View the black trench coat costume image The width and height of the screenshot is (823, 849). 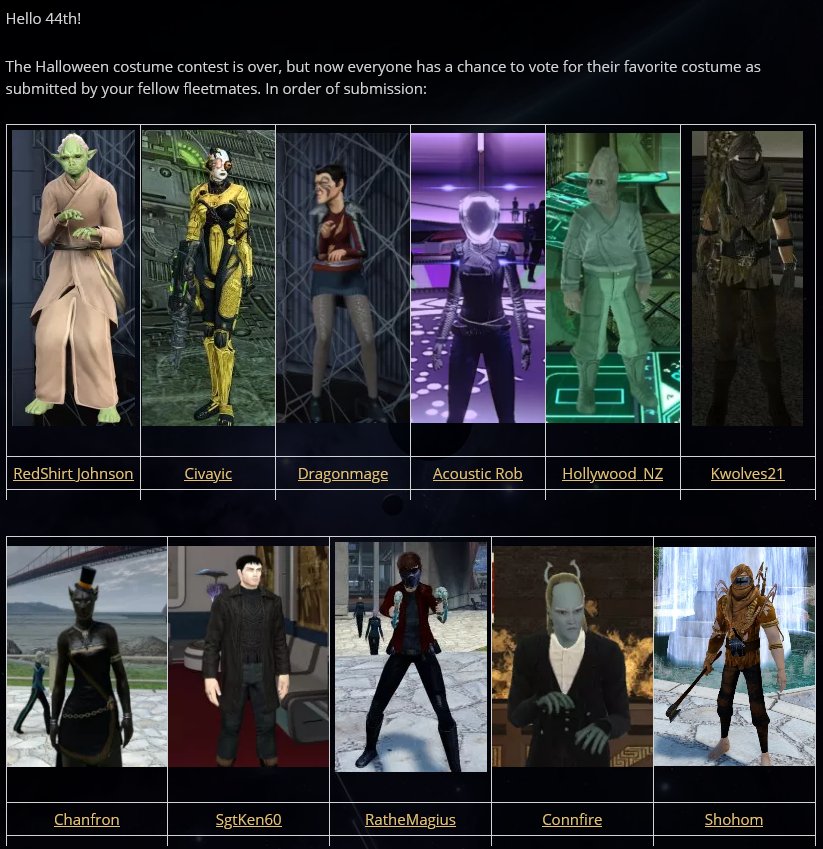point(249,656)
